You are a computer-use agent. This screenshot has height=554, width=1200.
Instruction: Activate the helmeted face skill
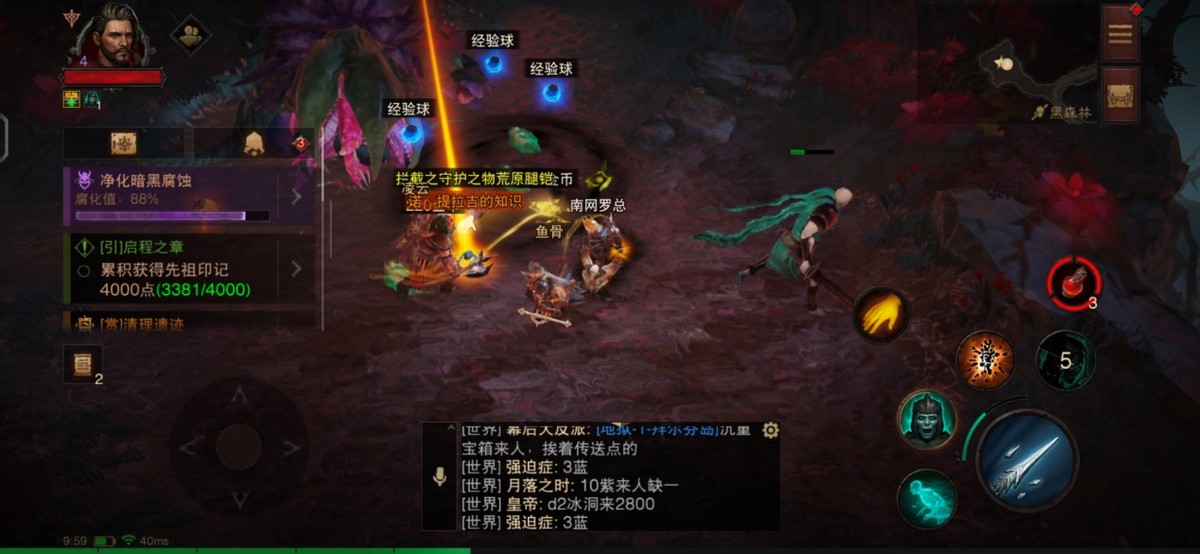(x=927, y=420)
